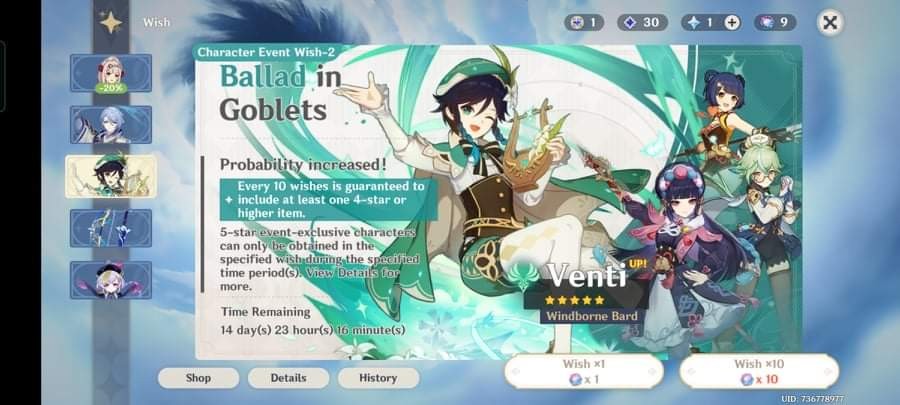
Task: Select the beginner banner with -20% tag
Action: point(110,73)
